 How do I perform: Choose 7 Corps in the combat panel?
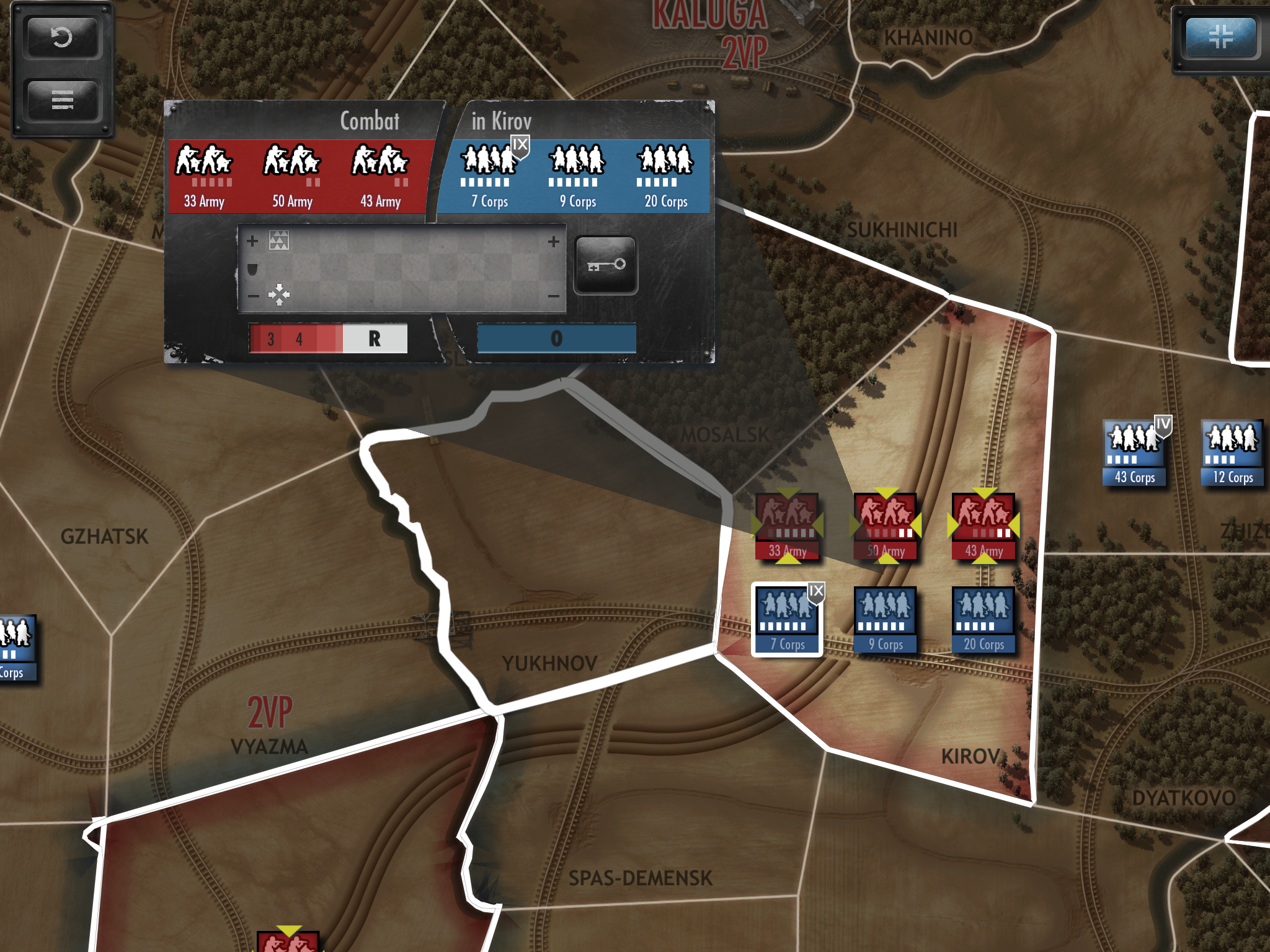(x=490, y=176)
